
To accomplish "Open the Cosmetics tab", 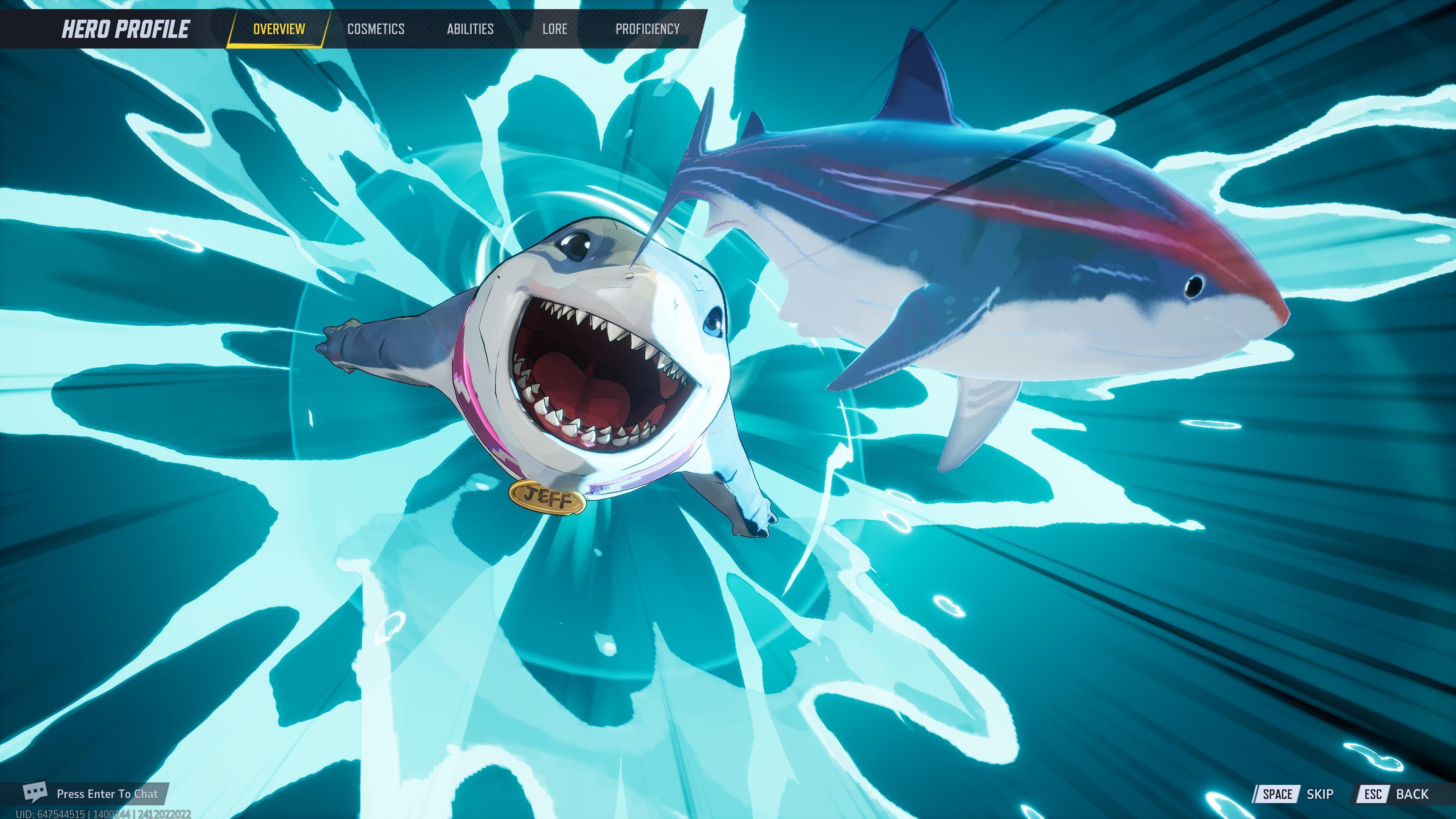I will pyautogui.click(x=376, y=29).
